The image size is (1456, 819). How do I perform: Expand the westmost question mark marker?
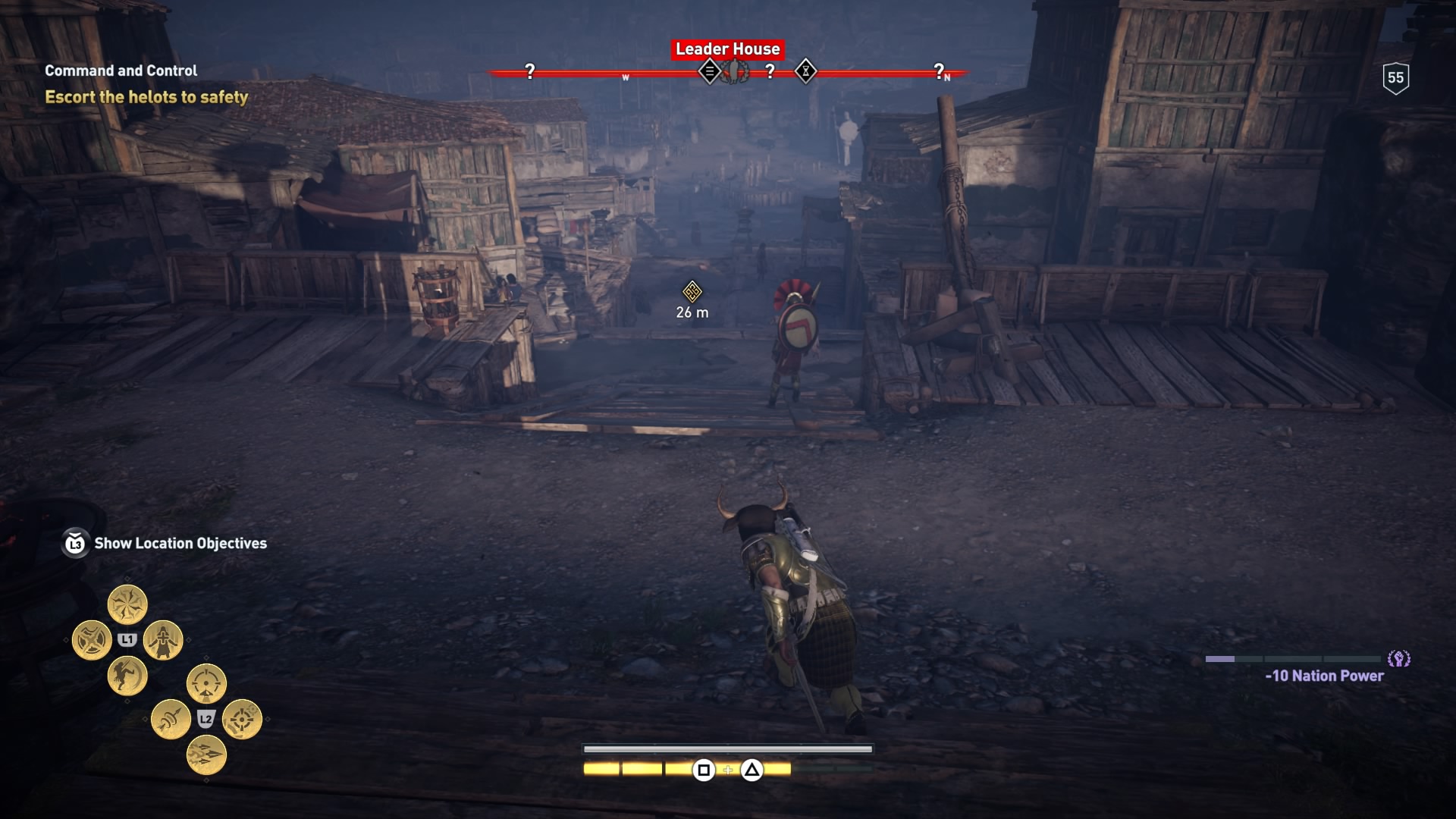click(x=529, y=71)
